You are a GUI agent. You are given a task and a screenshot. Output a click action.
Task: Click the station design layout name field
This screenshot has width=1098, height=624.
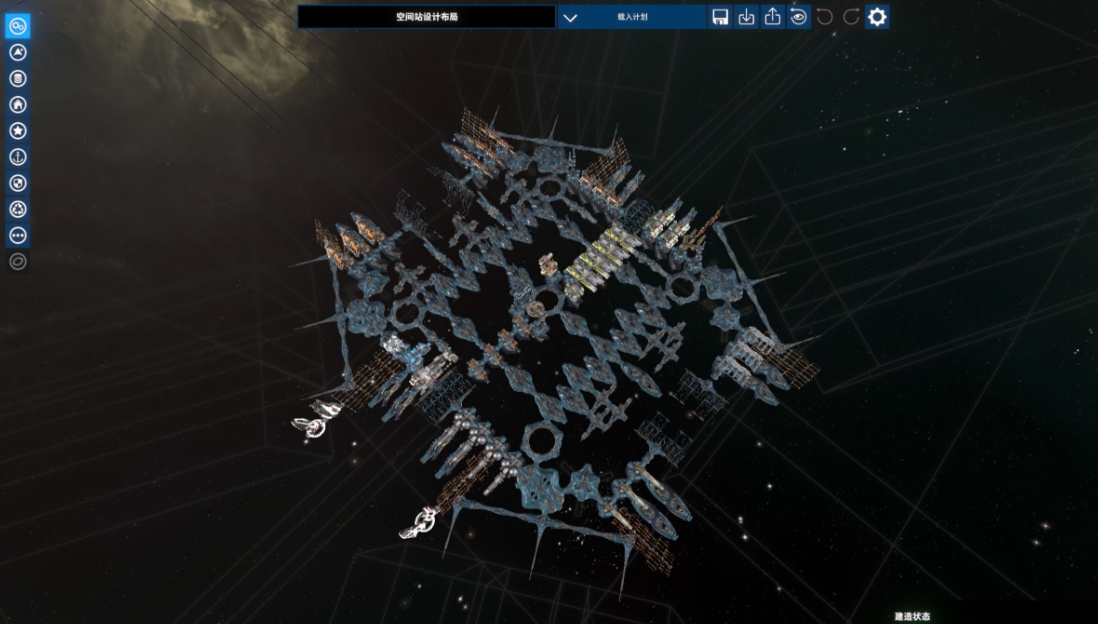point(426,17)
